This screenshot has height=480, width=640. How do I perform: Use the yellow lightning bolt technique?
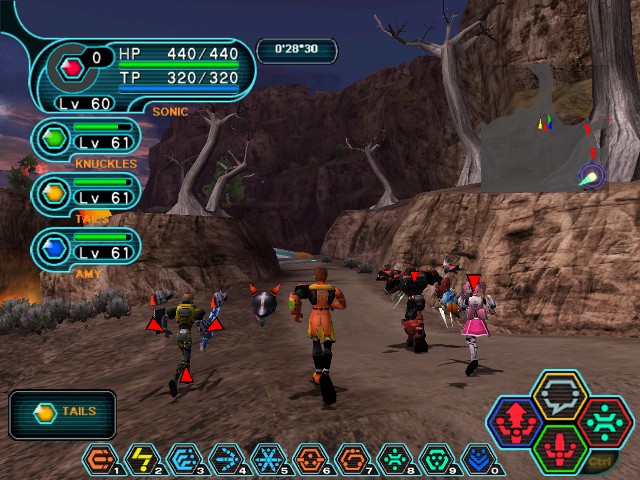[141, 459]
